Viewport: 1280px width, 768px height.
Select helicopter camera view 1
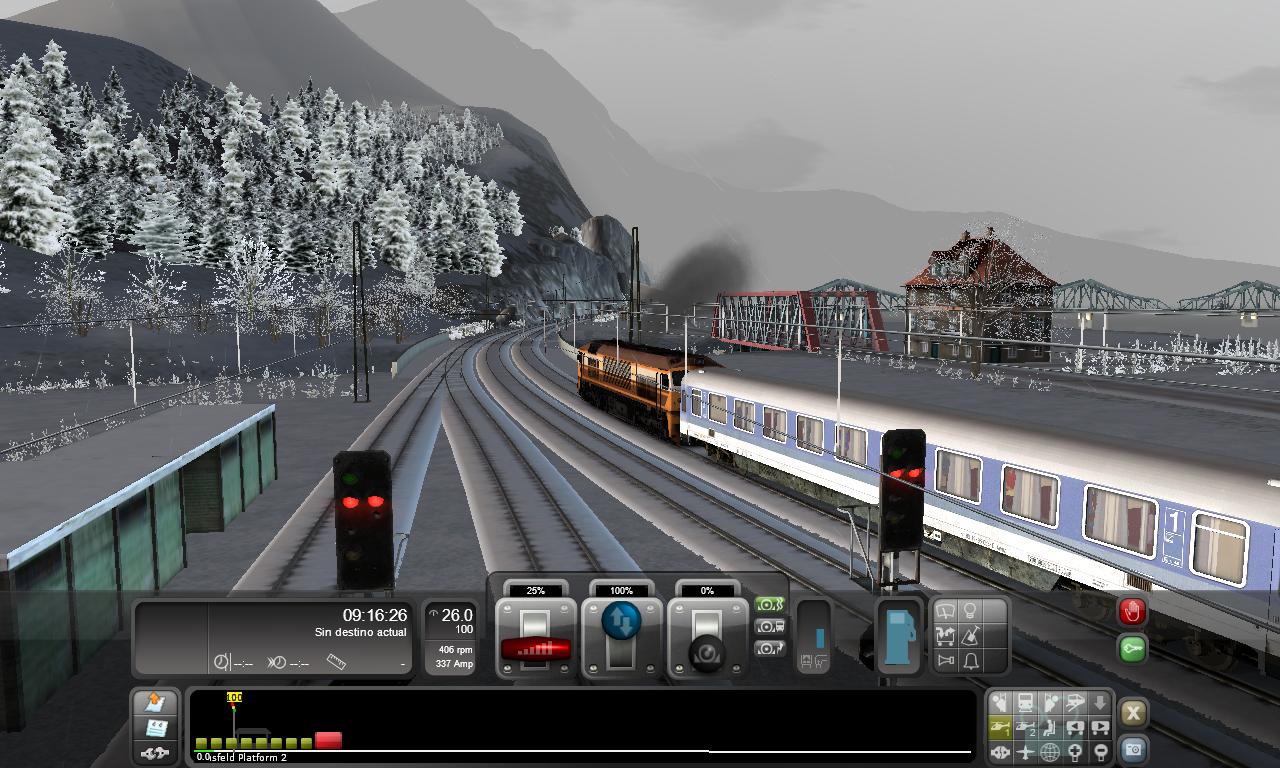[x=1000, y=728]
